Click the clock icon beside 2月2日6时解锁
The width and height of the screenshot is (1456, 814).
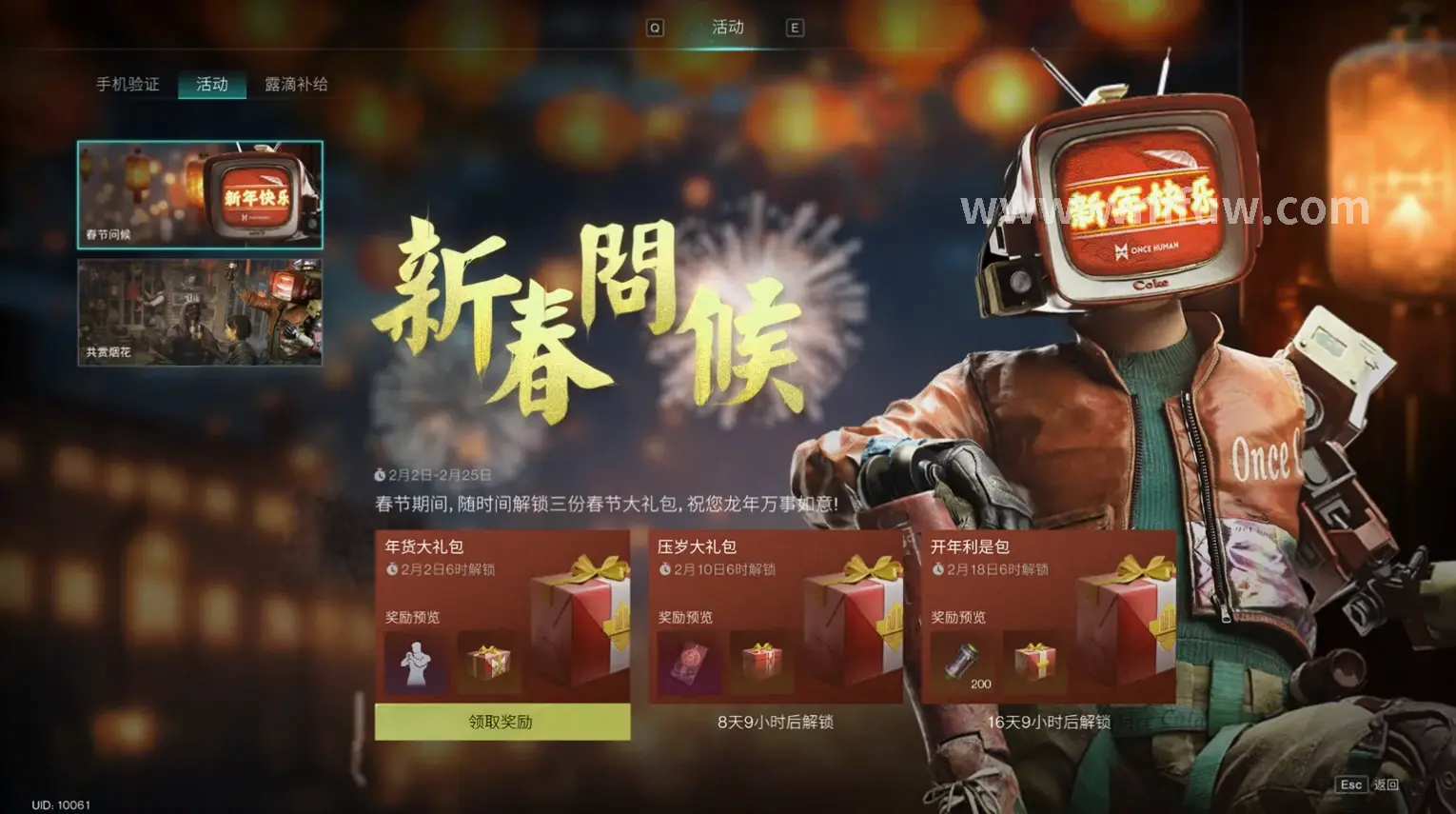(390, 568)
